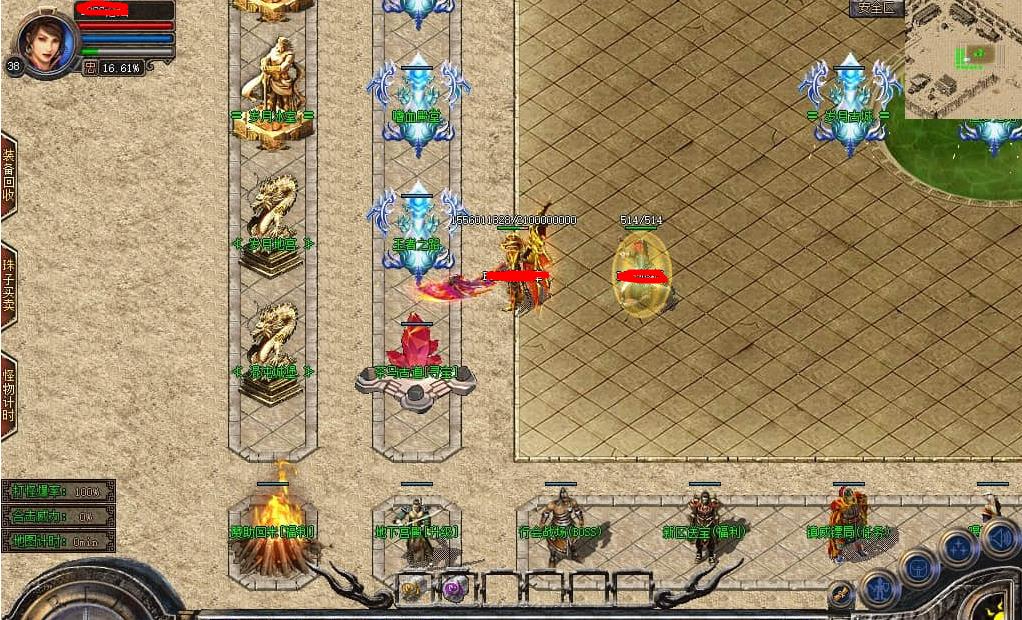Click the 忠 loyalty badge
This screenshot has height=620, width=1022.
[90, 68]
